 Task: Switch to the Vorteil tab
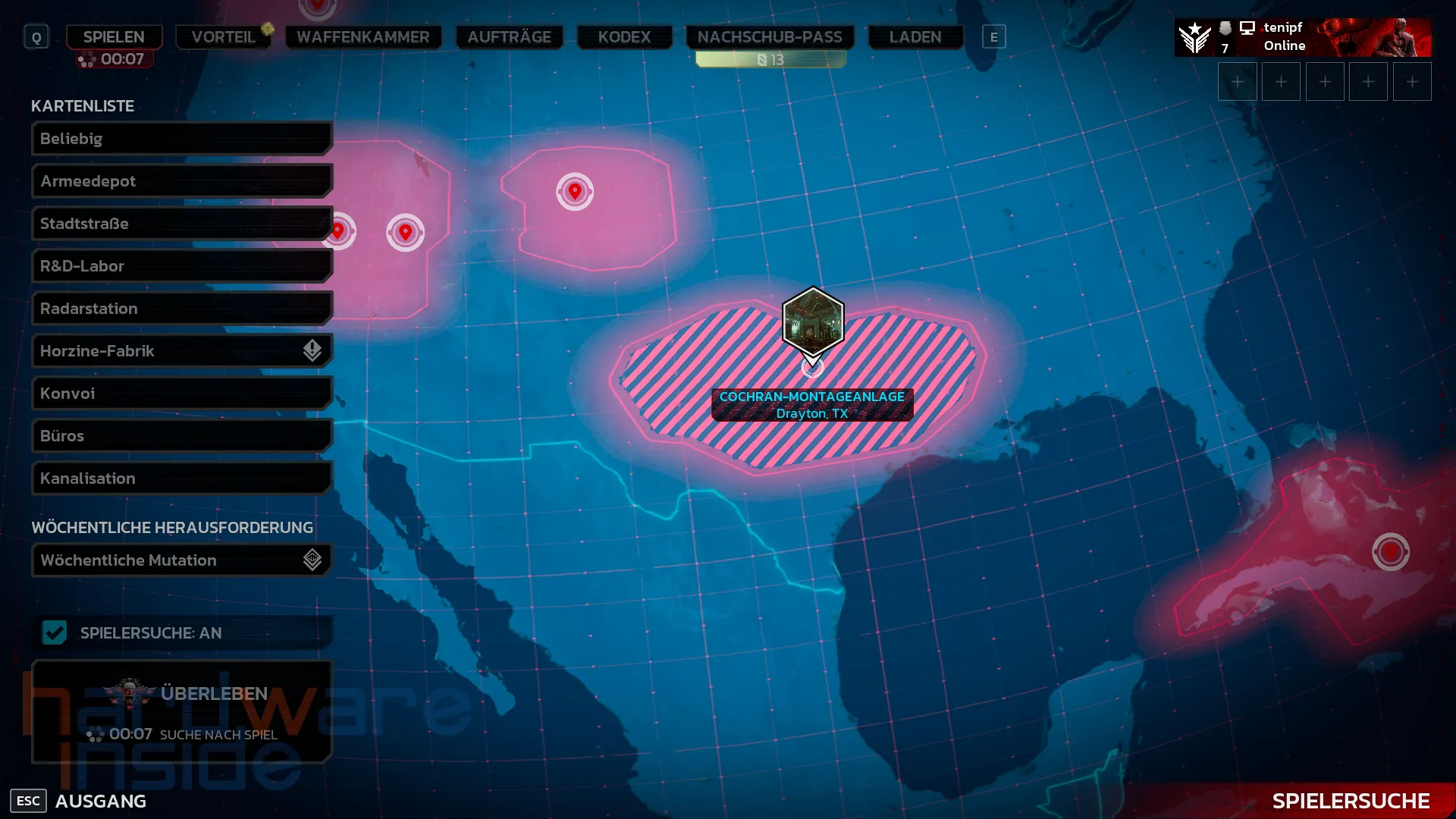coord(223,36)
